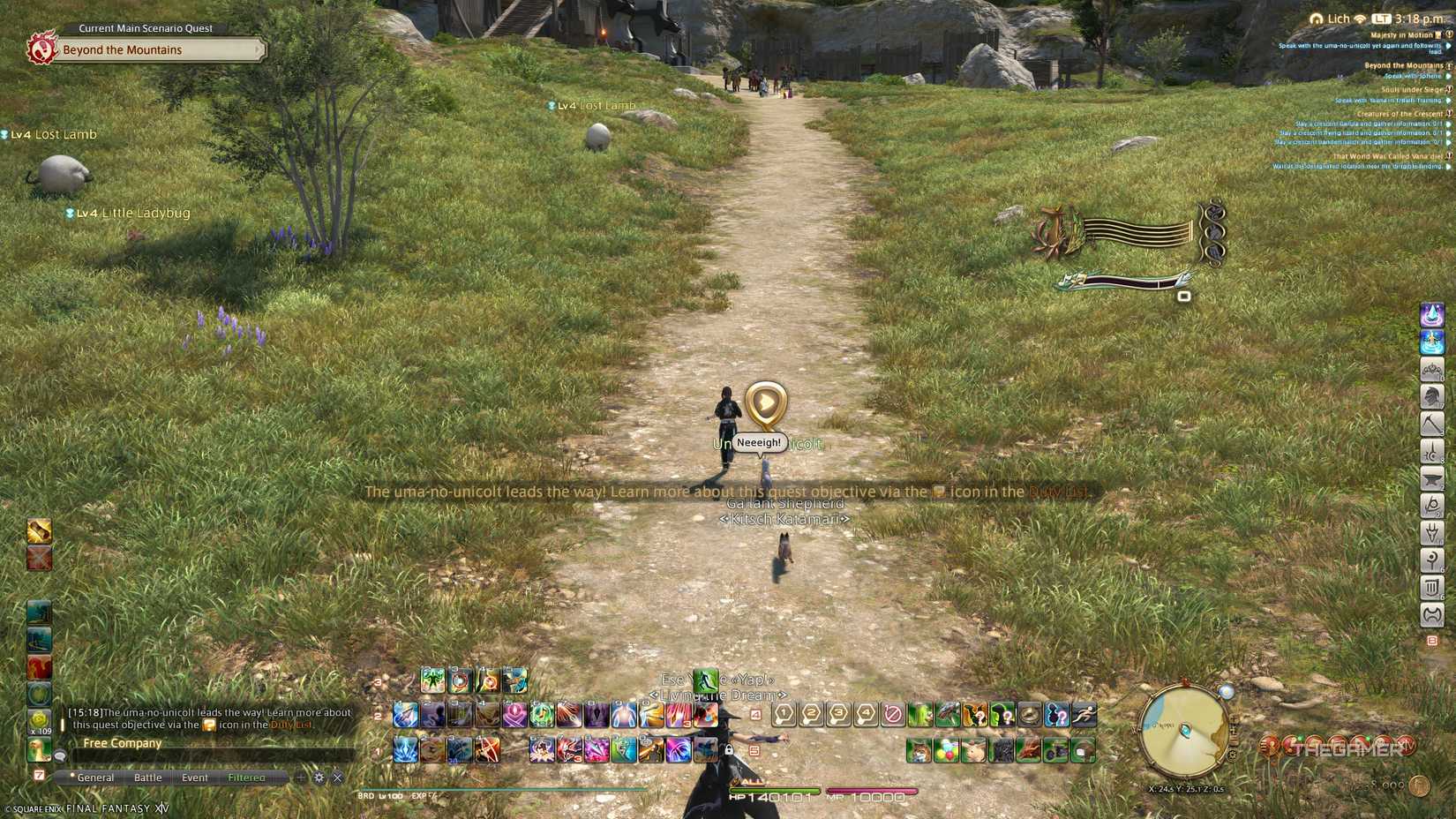Click the Duty List link in the chat message
The width and height of the screenshot is (1456, 819).
click(291, 725)
